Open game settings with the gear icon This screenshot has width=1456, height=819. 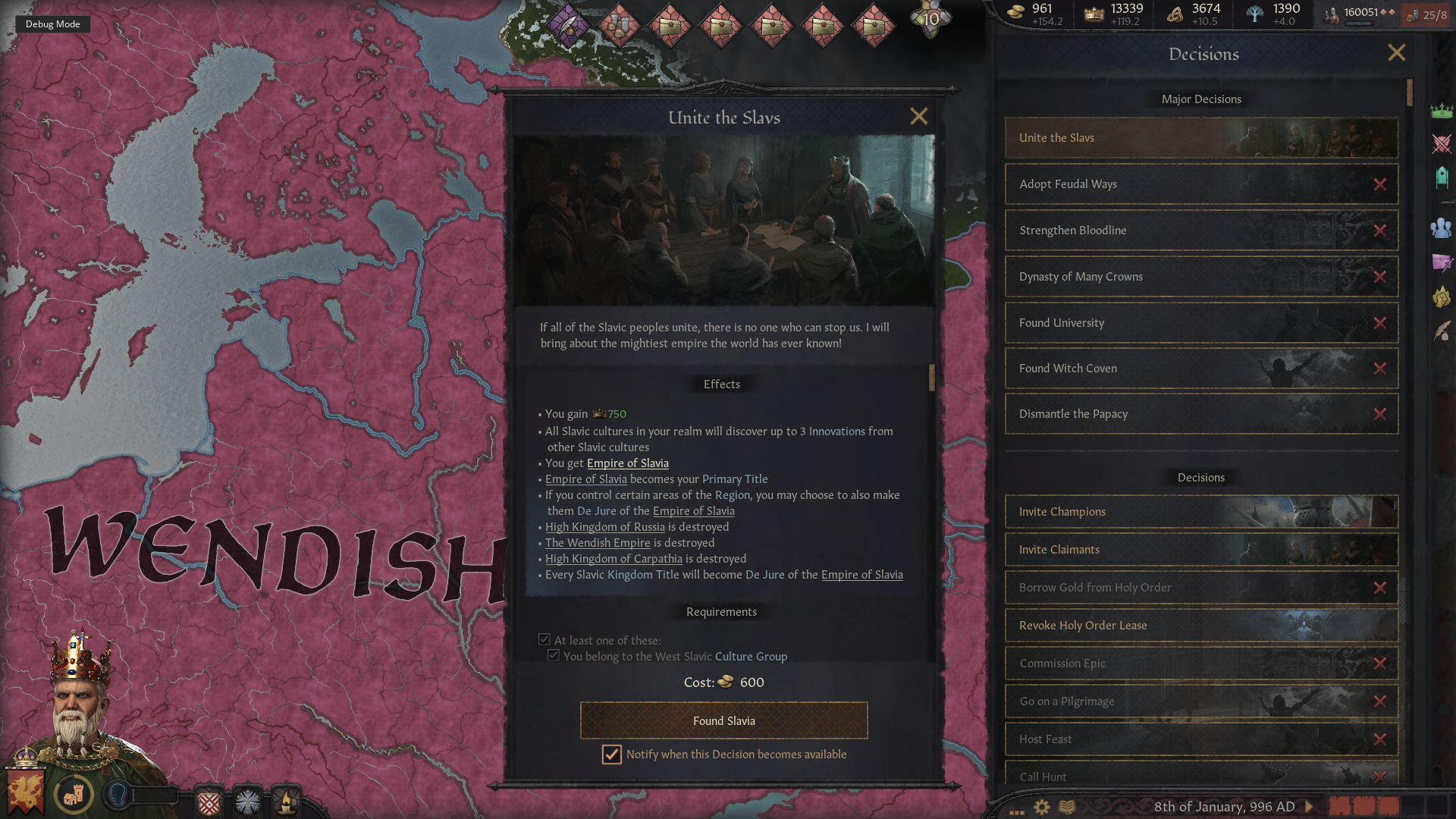pyautogui.click(x=1041, y=807)
